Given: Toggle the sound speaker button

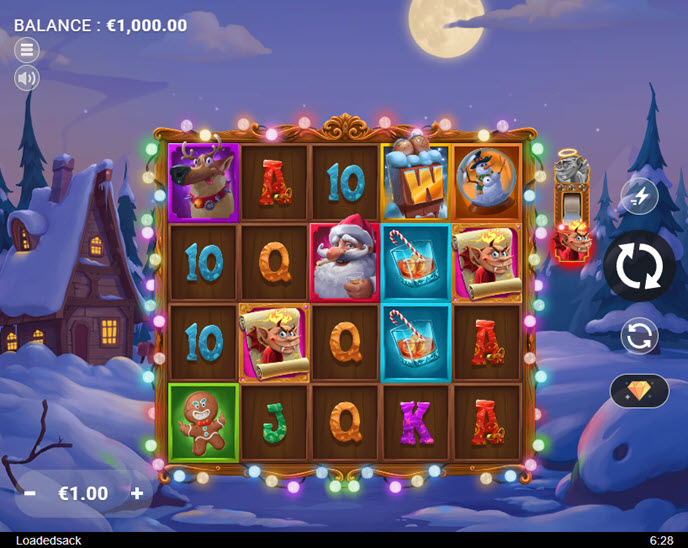Looking at the screenshot, I should 27,78.
